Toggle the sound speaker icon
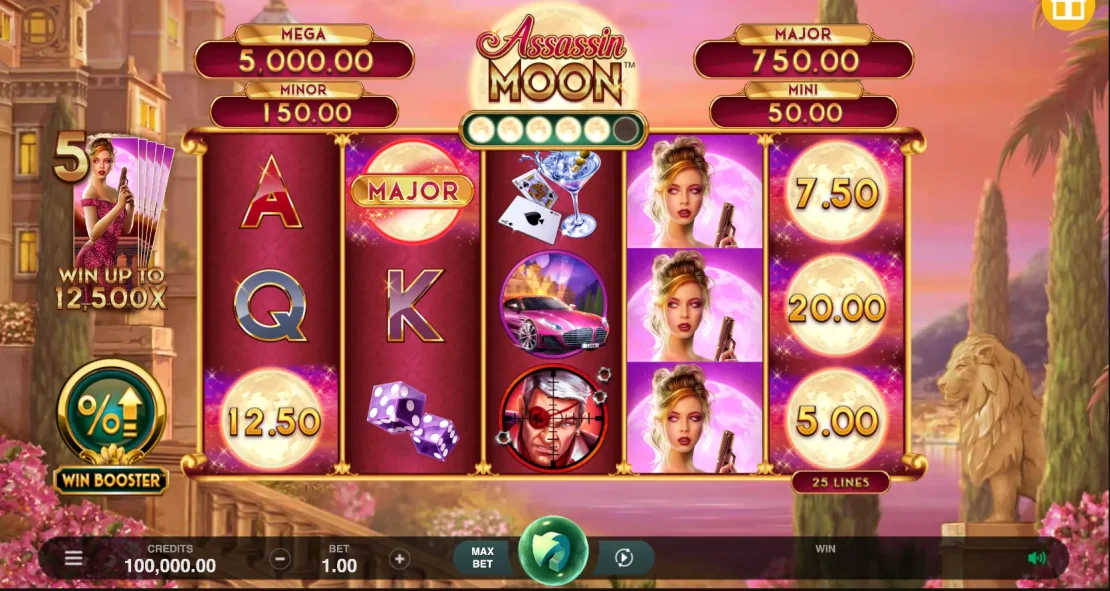This screenshot has height=591, width=1110. point(1037,558)
